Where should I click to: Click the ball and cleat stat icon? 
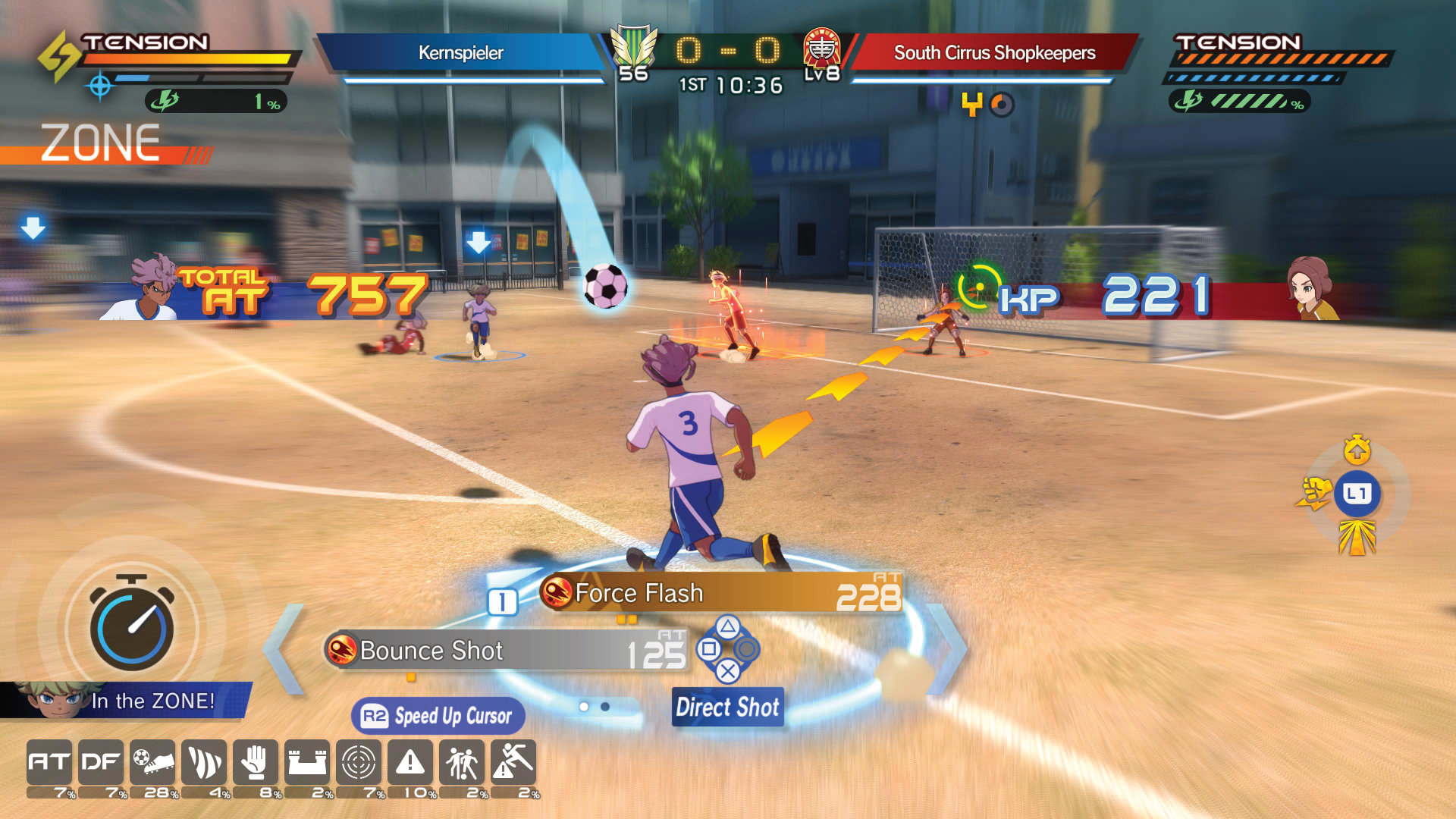click(152, 762)
